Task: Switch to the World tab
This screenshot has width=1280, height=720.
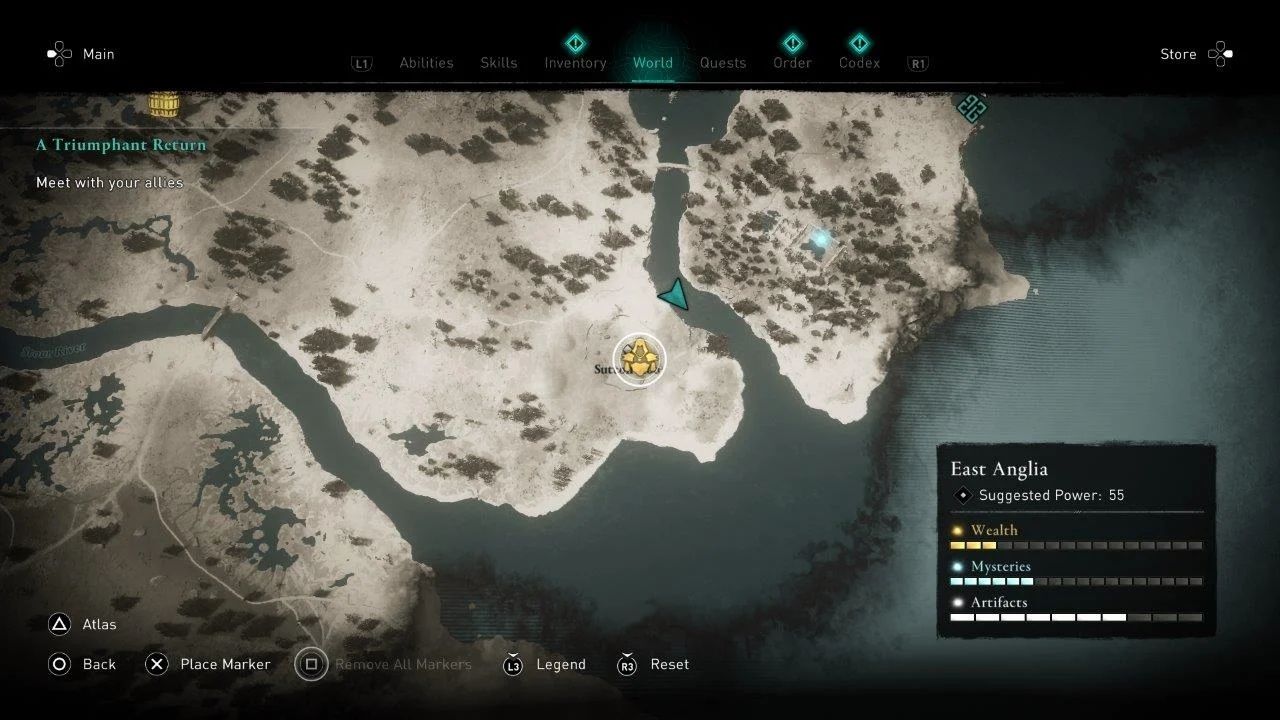Action: (653, 62)
